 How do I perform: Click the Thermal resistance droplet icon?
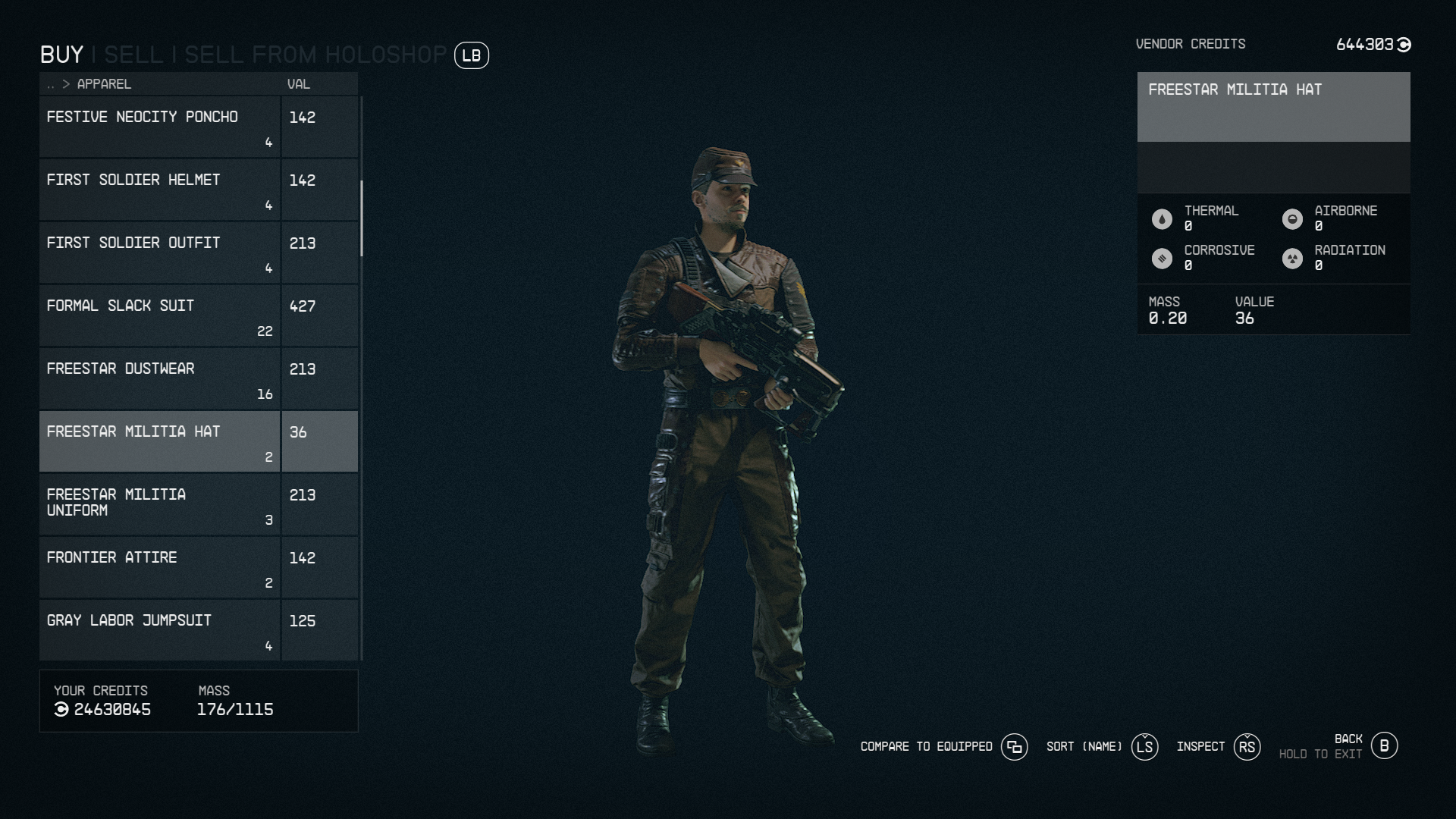1162,218
